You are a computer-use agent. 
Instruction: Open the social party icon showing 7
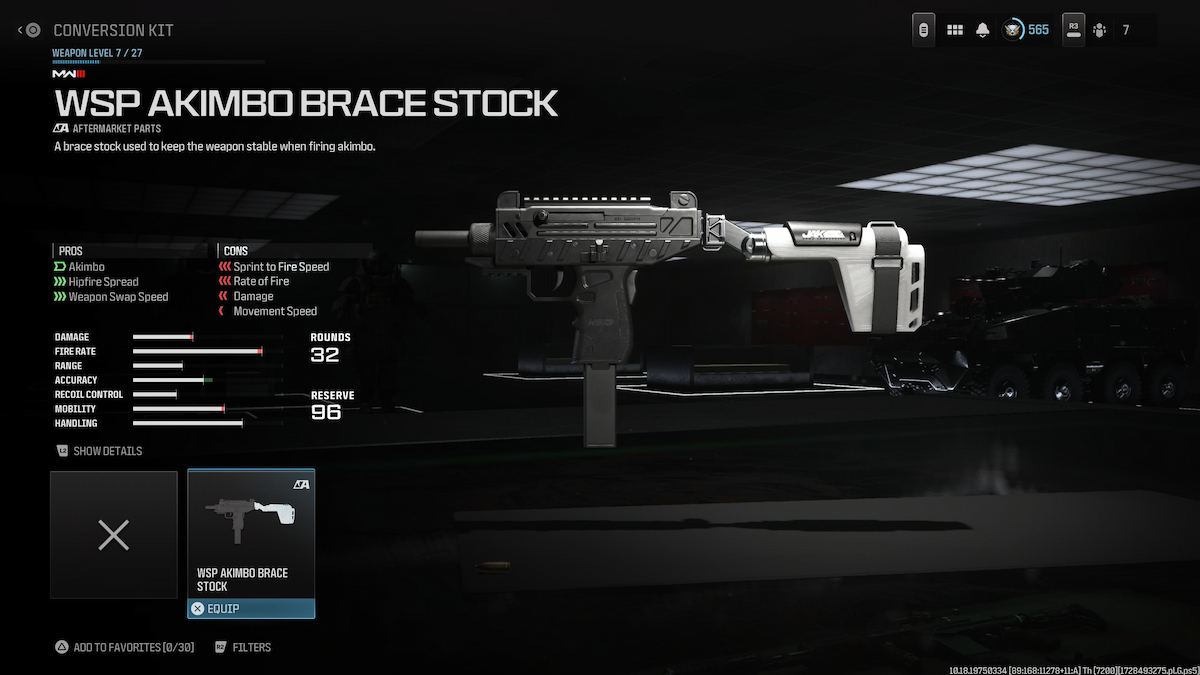click(x=1098, y=30)
